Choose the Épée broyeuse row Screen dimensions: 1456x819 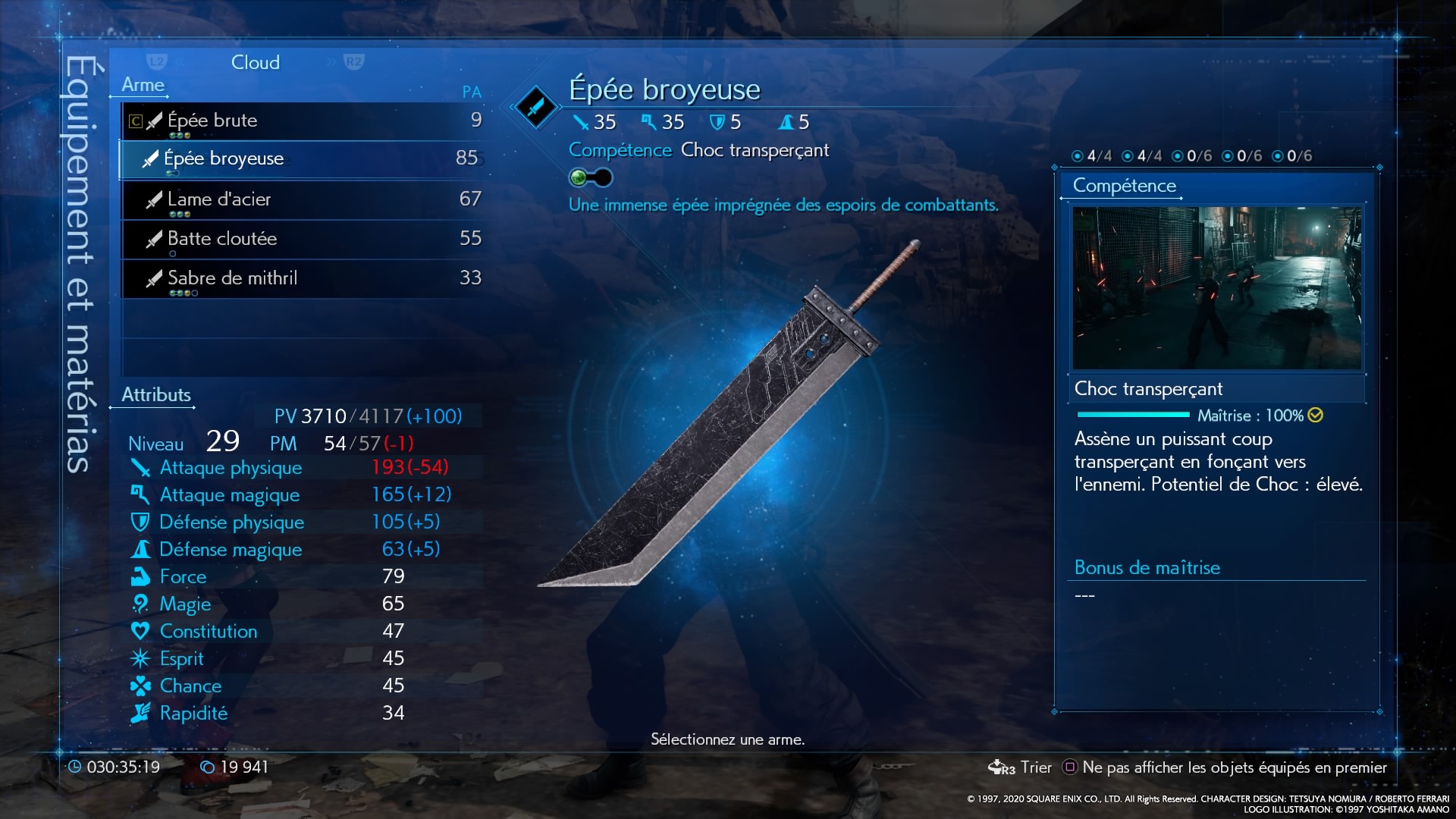click(302, 159)
